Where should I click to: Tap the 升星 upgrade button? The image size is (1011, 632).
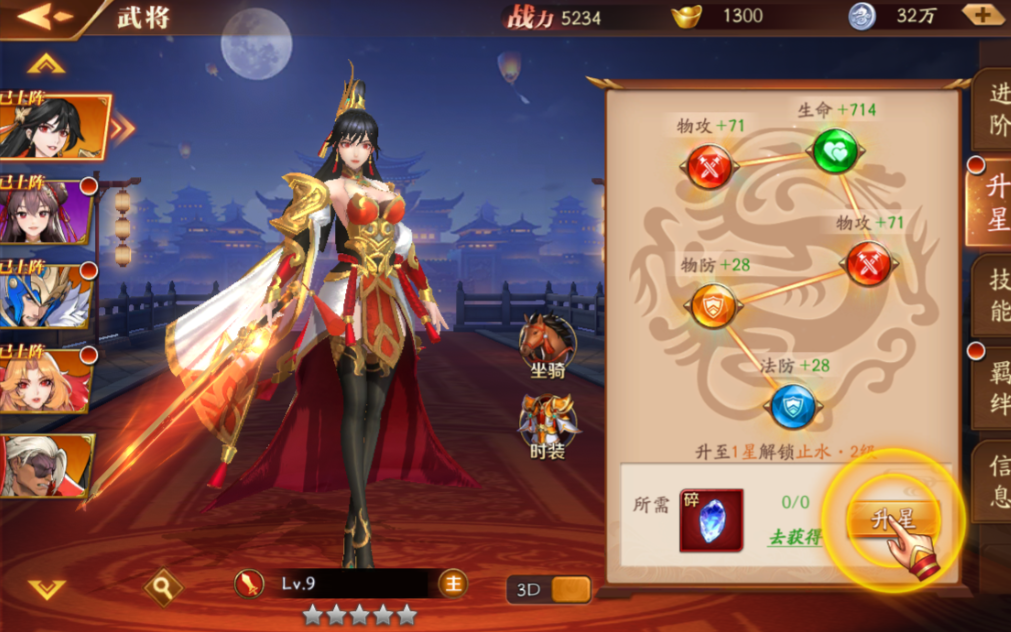click(893, 520)
